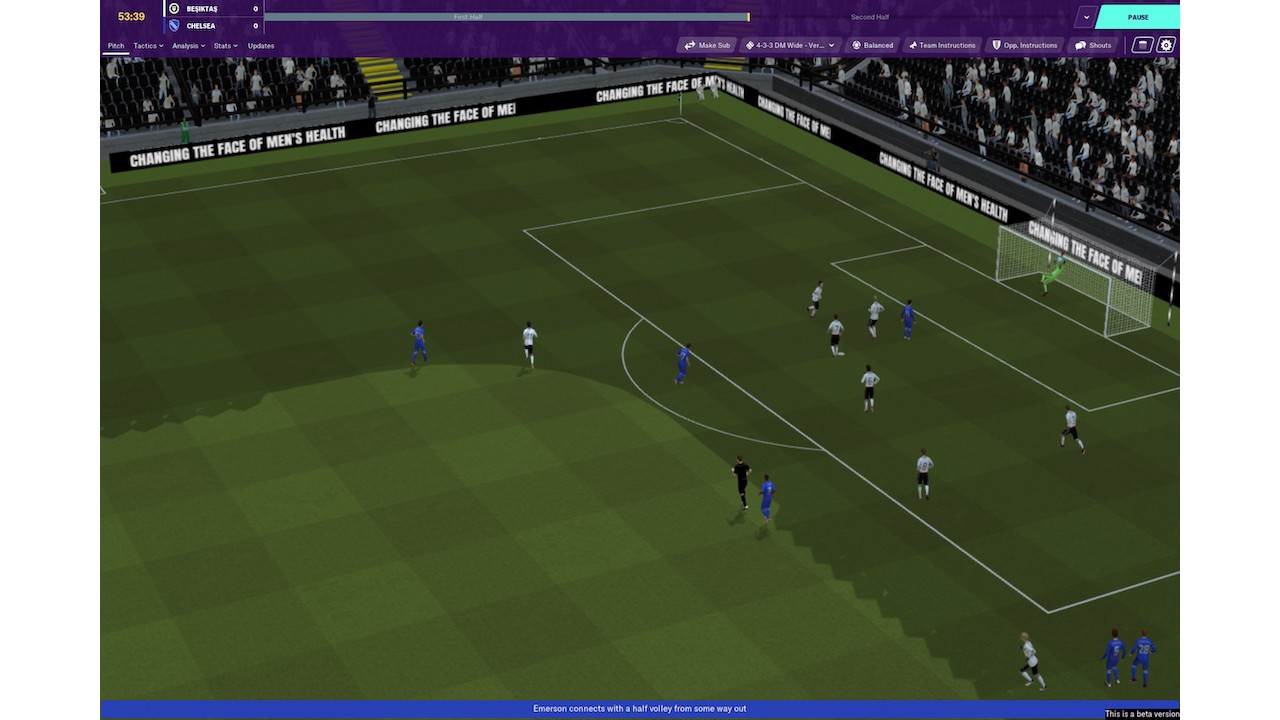This screenshot has height=720, width=1280.
Task: Click the Make Sub button
Action: [707, 45]
